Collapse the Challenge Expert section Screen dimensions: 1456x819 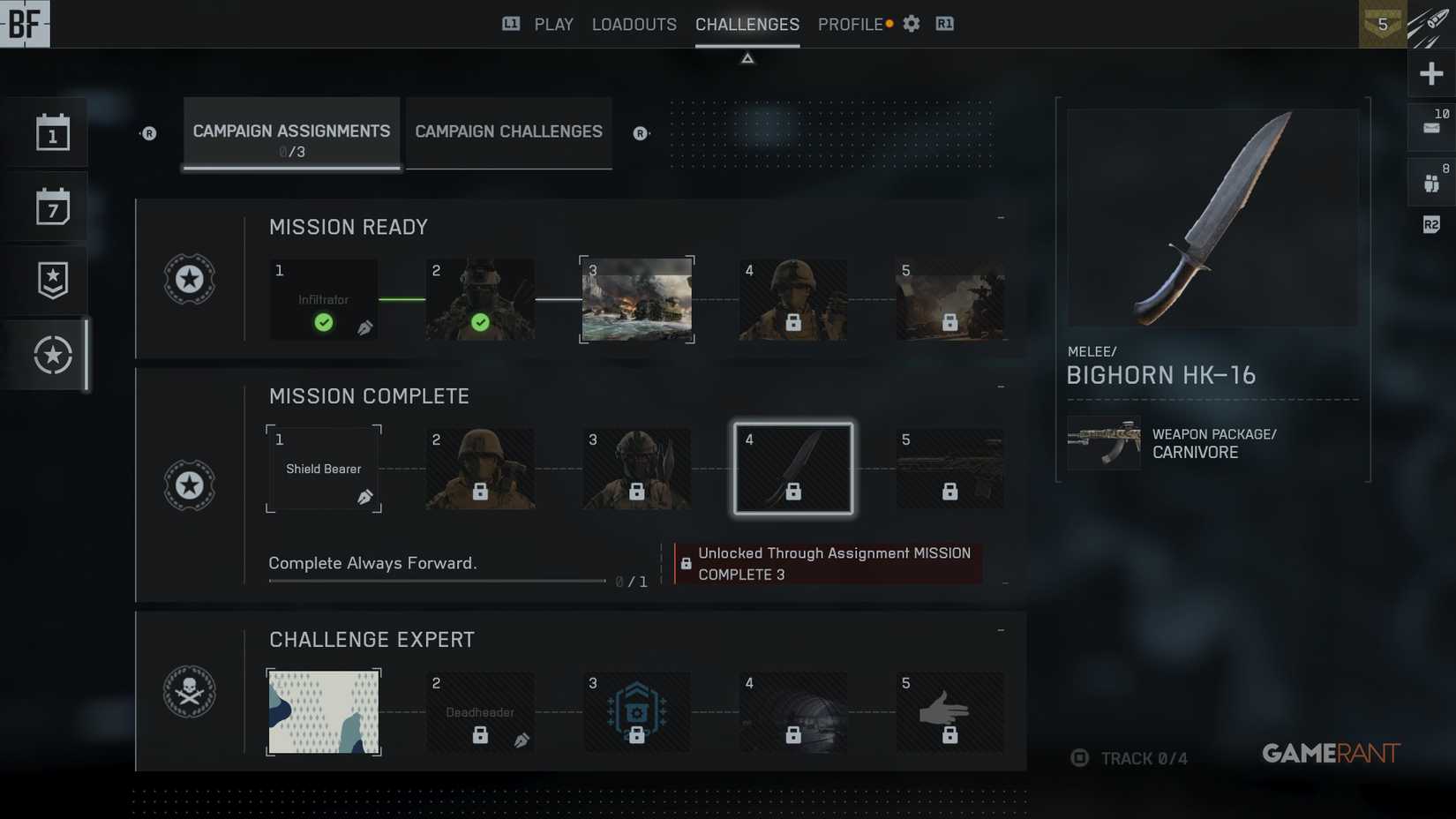click(x=1000, y=628)
